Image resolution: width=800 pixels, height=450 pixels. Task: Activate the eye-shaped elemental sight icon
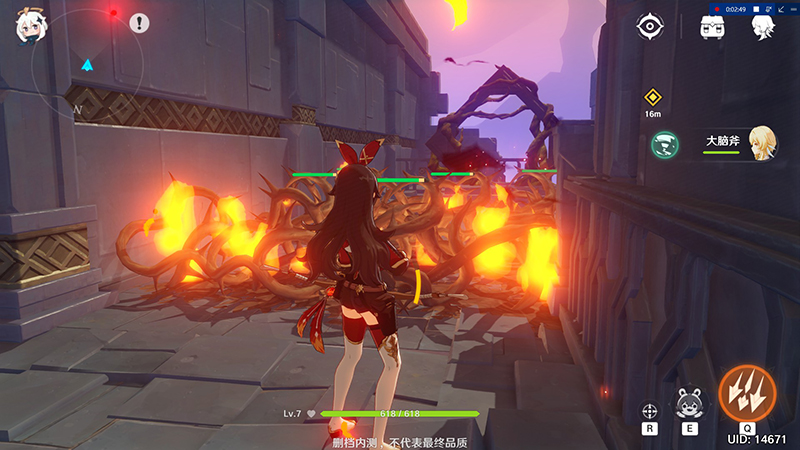pos(651,27)
